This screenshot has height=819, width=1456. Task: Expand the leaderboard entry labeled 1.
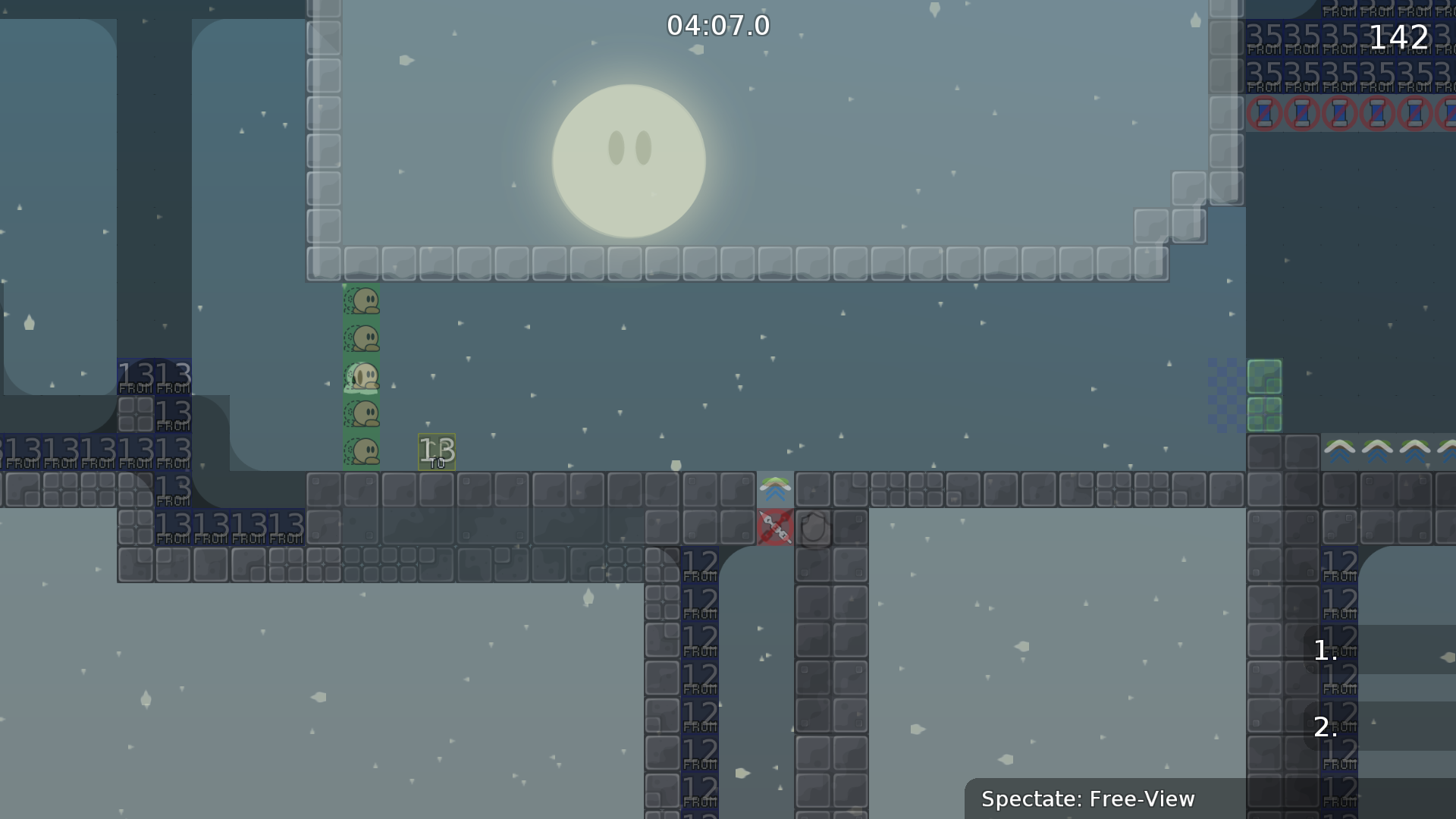coord(1326,651)
